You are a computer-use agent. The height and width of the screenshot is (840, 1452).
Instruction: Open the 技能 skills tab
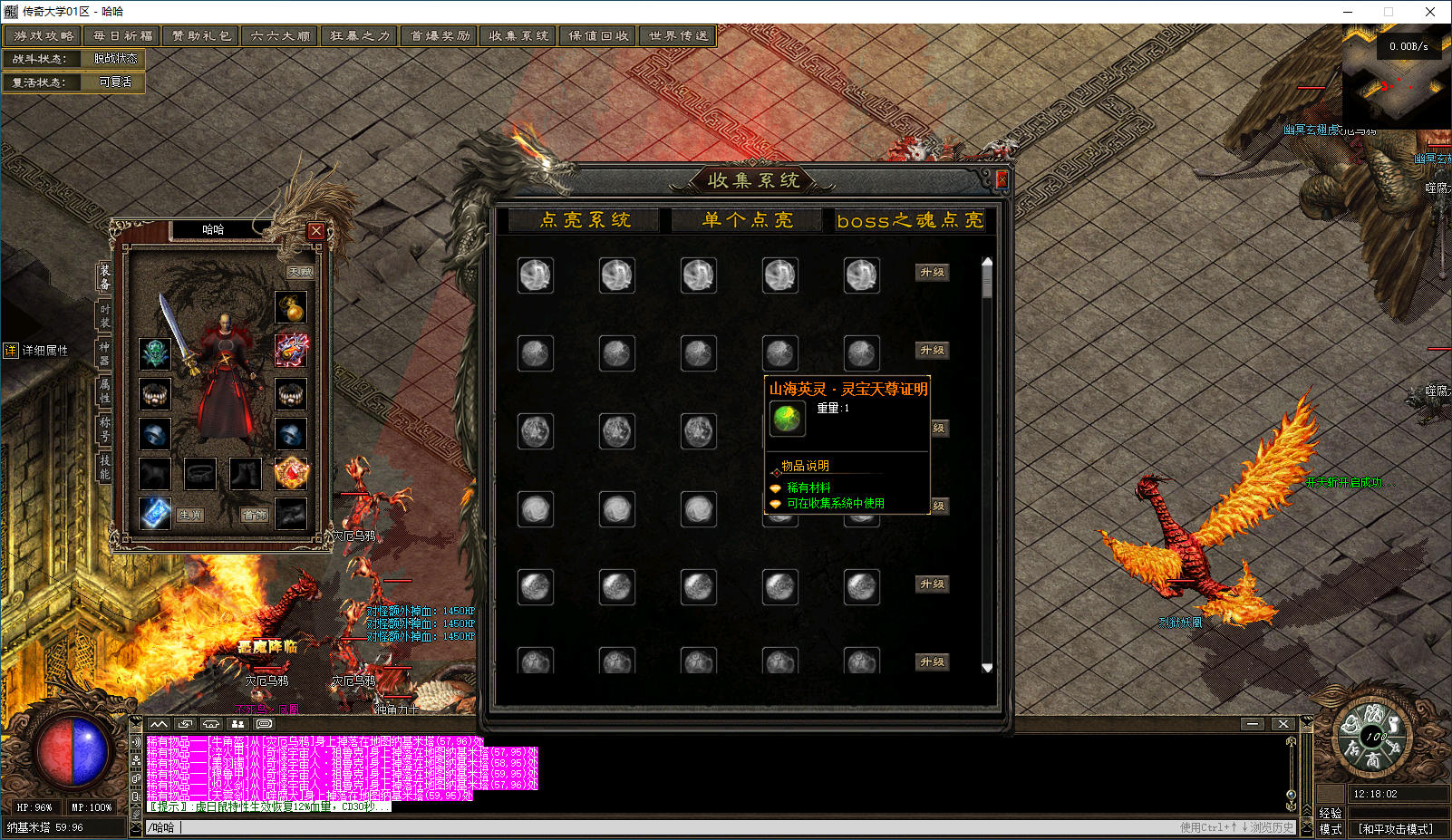point(104,468)
